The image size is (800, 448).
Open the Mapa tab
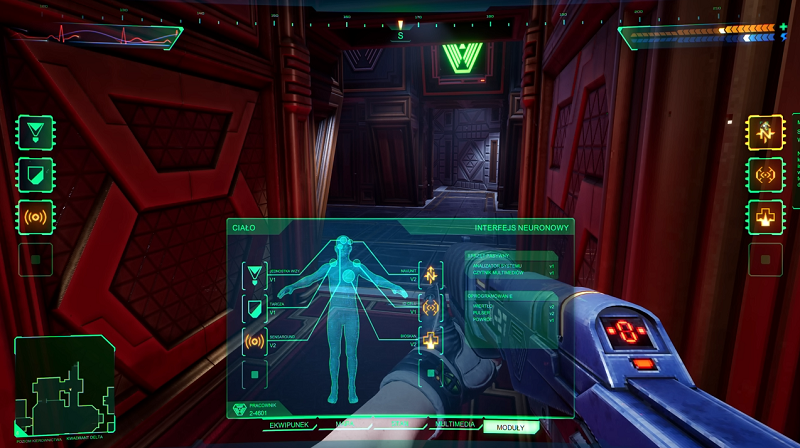(345, 425)
